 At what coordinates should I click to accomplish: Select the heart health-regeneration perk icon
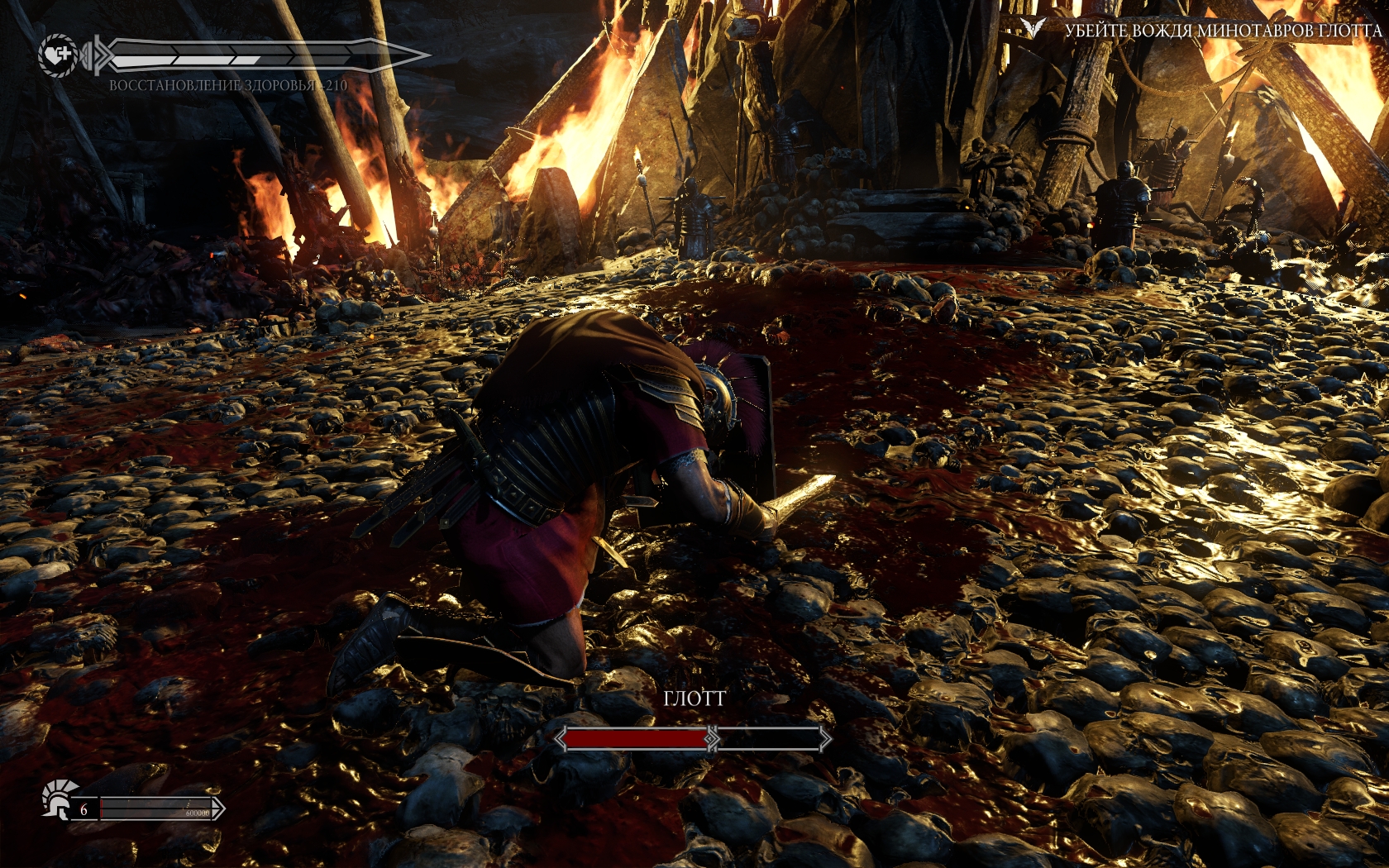coord(58,55)
